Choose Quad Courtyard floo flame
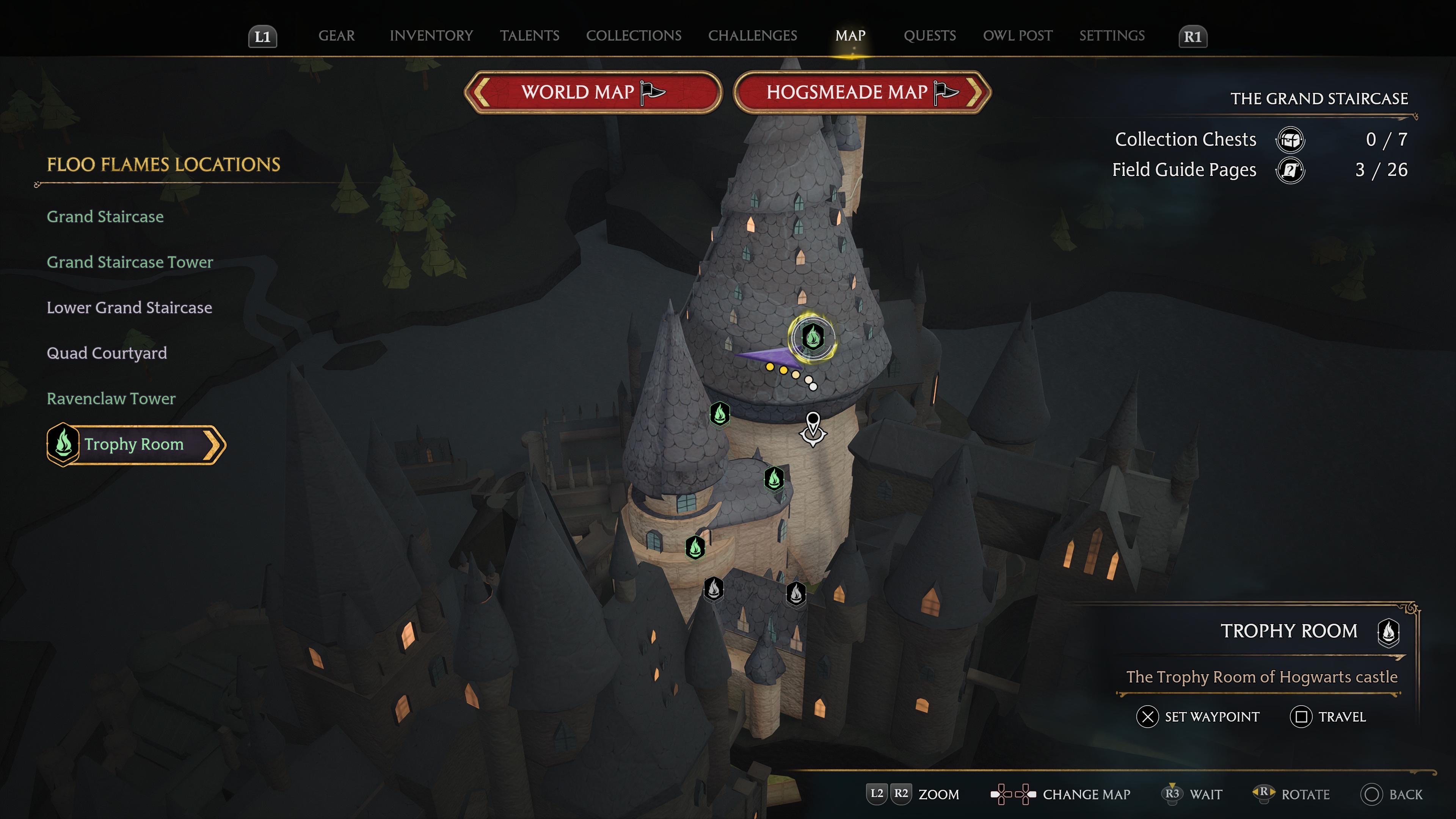 click(x=106, y=353)
